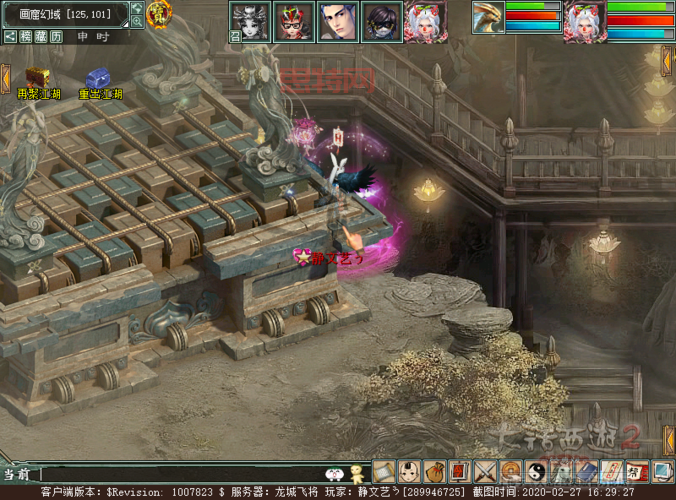Image resolution: width=676 pixels, height=500 pixels.
Task: Zoom the map with the magnifier button
Action: tap(137, 21)
